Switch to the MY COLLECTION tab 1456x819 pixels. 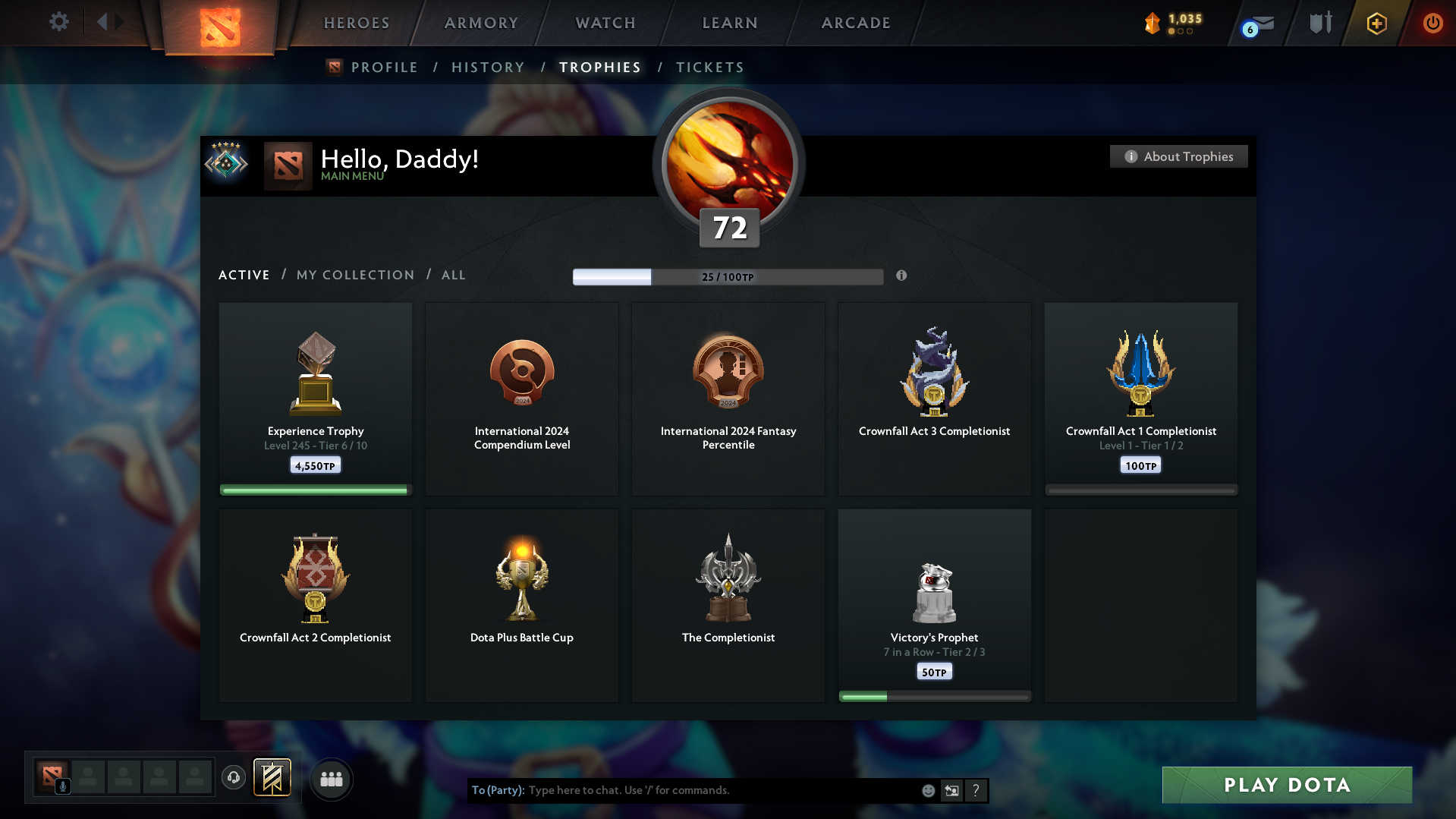pos(354,275)
